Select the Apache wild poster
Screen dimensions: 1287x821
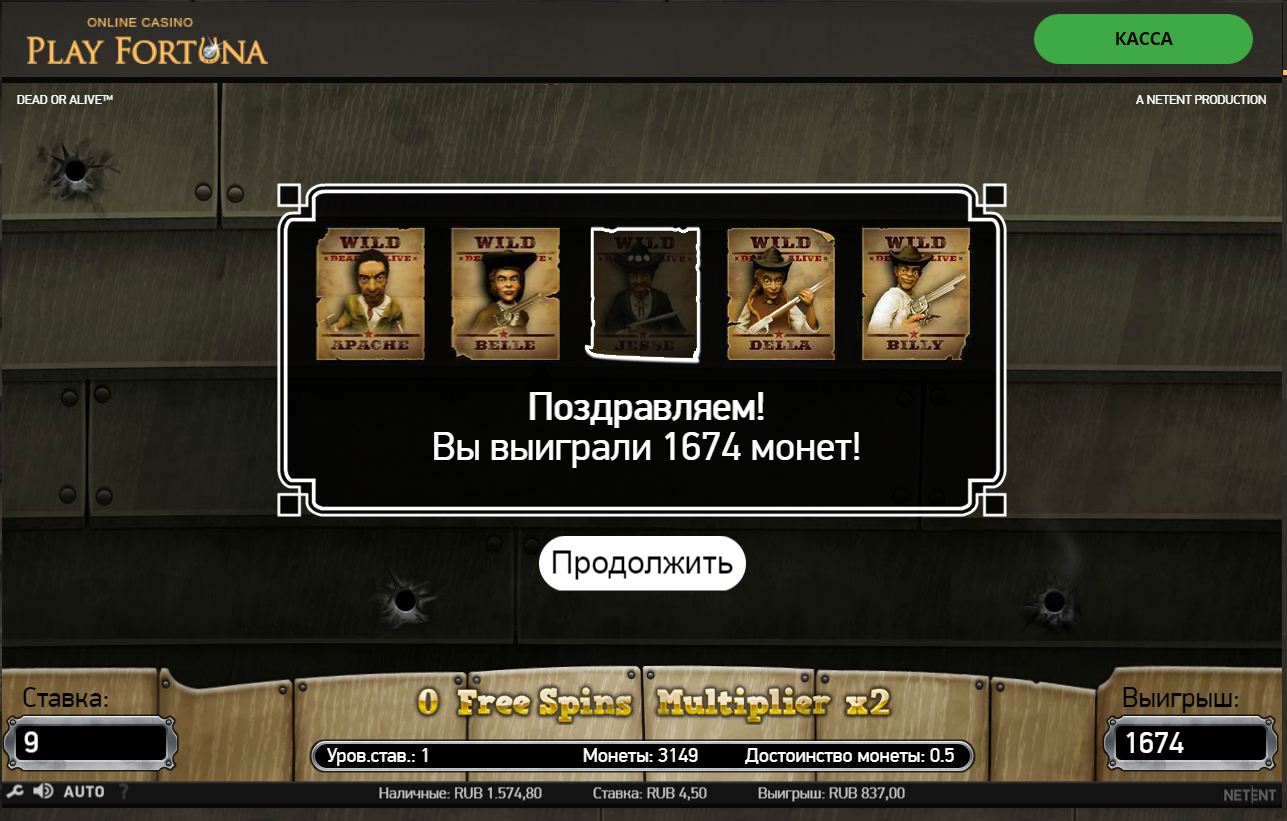point(371,293)
